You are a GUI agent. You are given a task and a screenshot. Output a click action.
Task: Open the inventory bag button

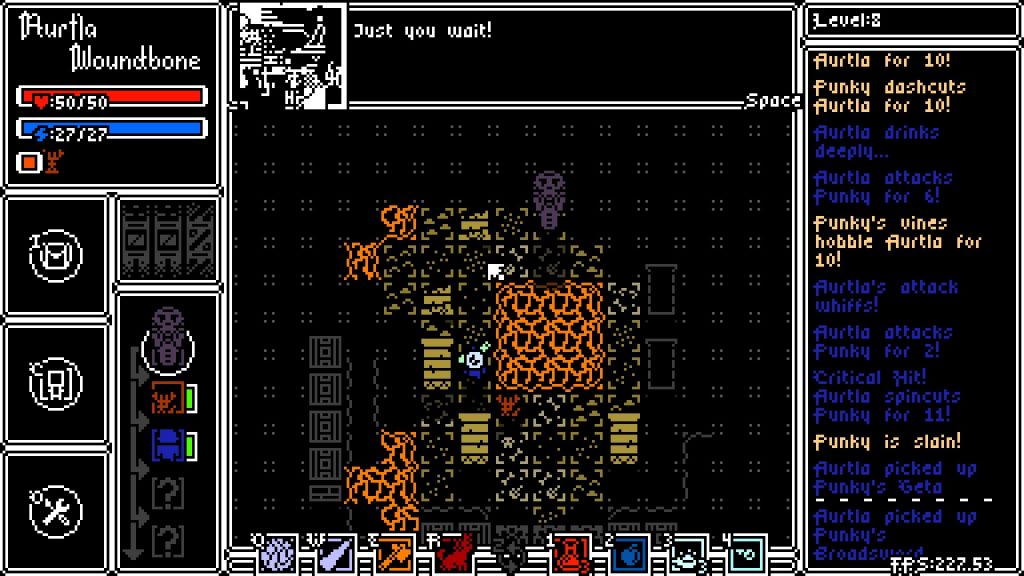56,256
